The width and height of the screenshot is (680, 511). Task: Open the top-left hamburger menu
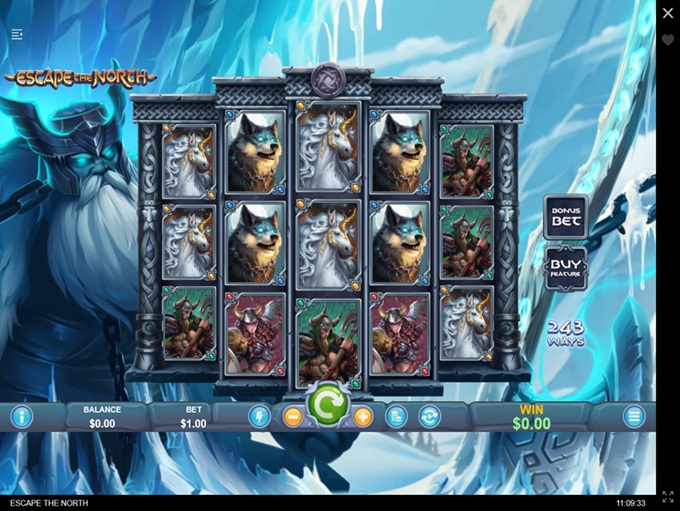(17, 34)
